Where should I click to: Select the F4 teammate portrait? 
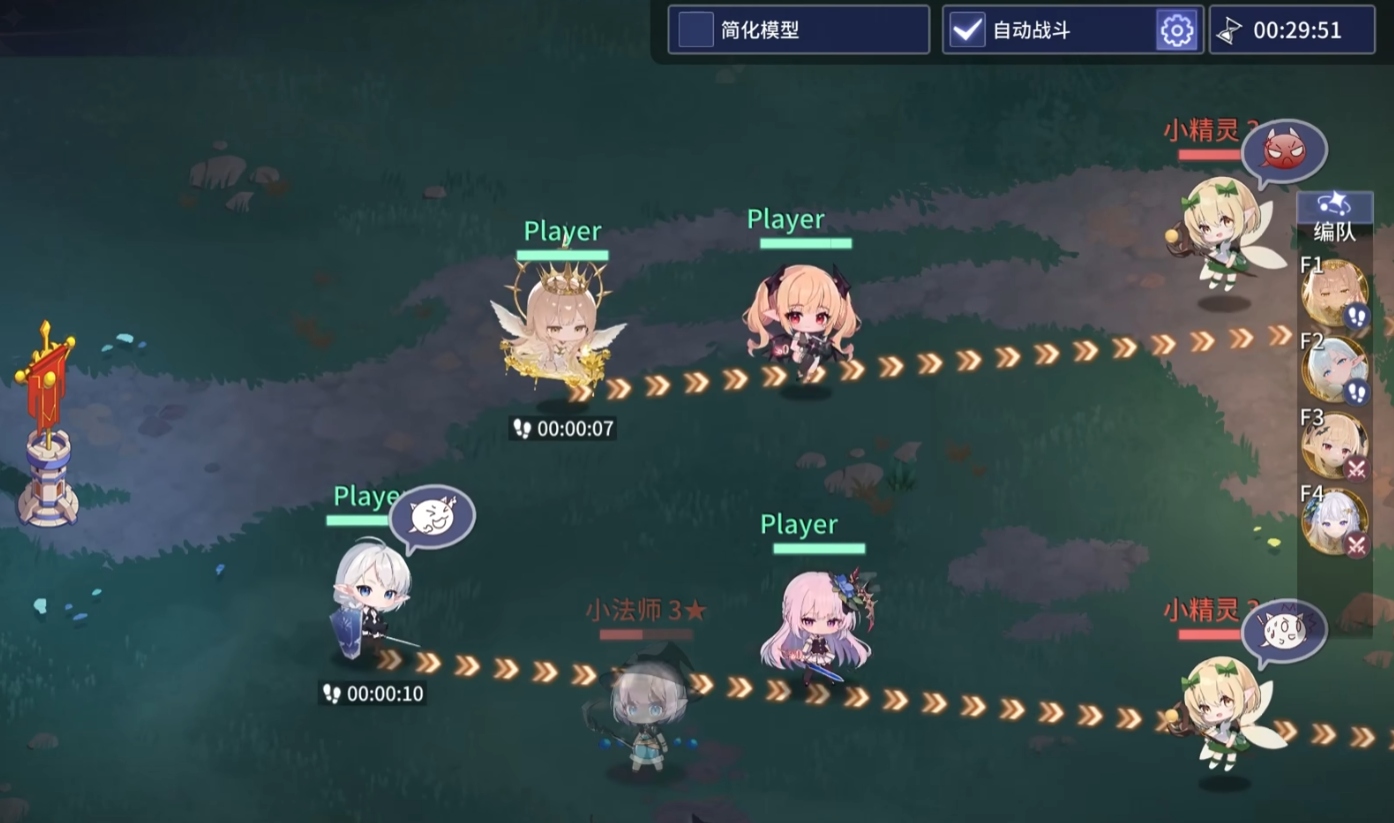(x=1336, y=523)
